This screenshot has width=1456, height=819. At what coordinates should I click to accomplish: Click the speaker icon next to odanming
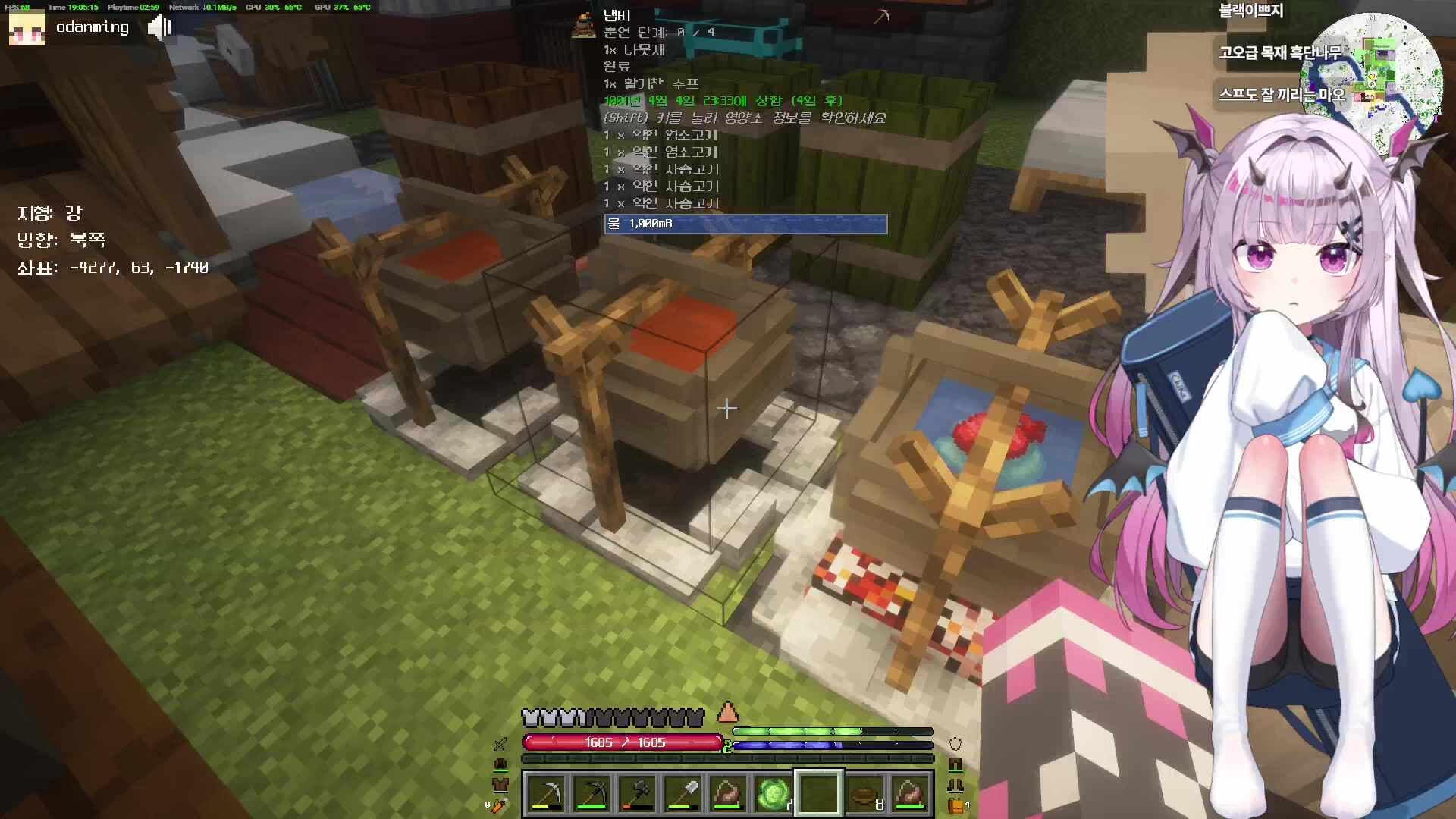(x=159, y=28)
